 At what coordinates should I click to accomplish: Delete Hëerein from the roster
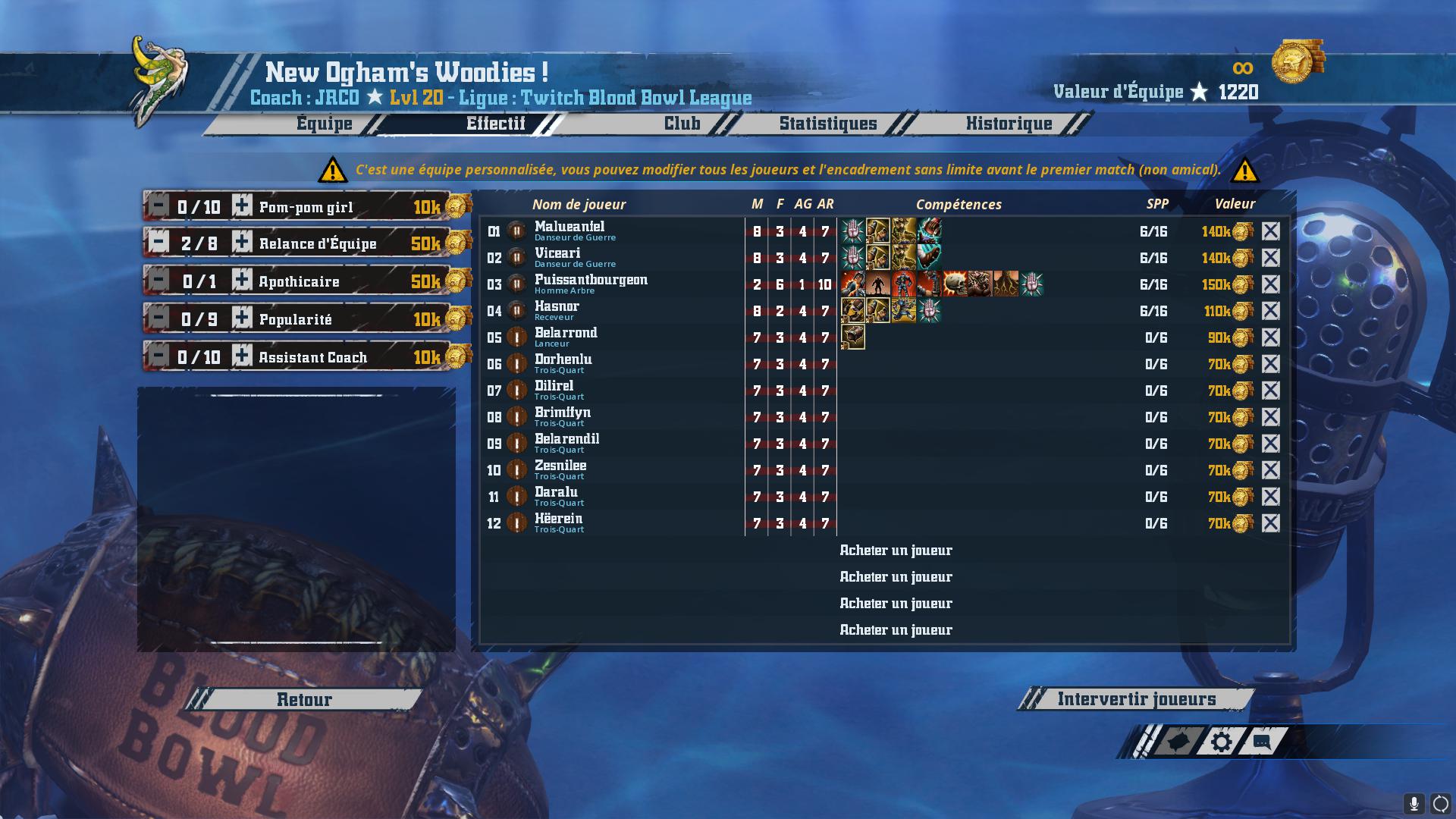click(1270, 523)
